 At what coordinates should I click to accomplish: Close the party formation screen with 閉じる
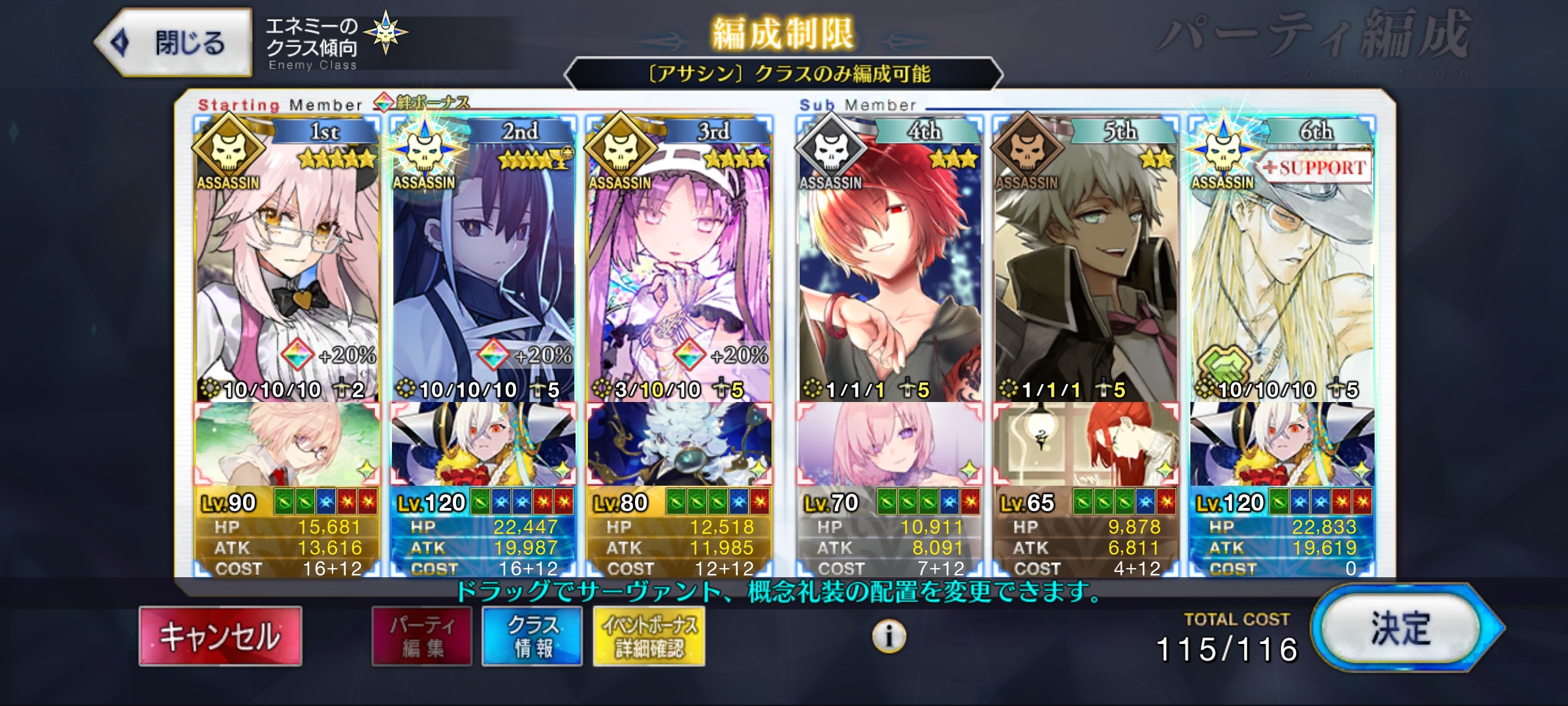[174, 43]
